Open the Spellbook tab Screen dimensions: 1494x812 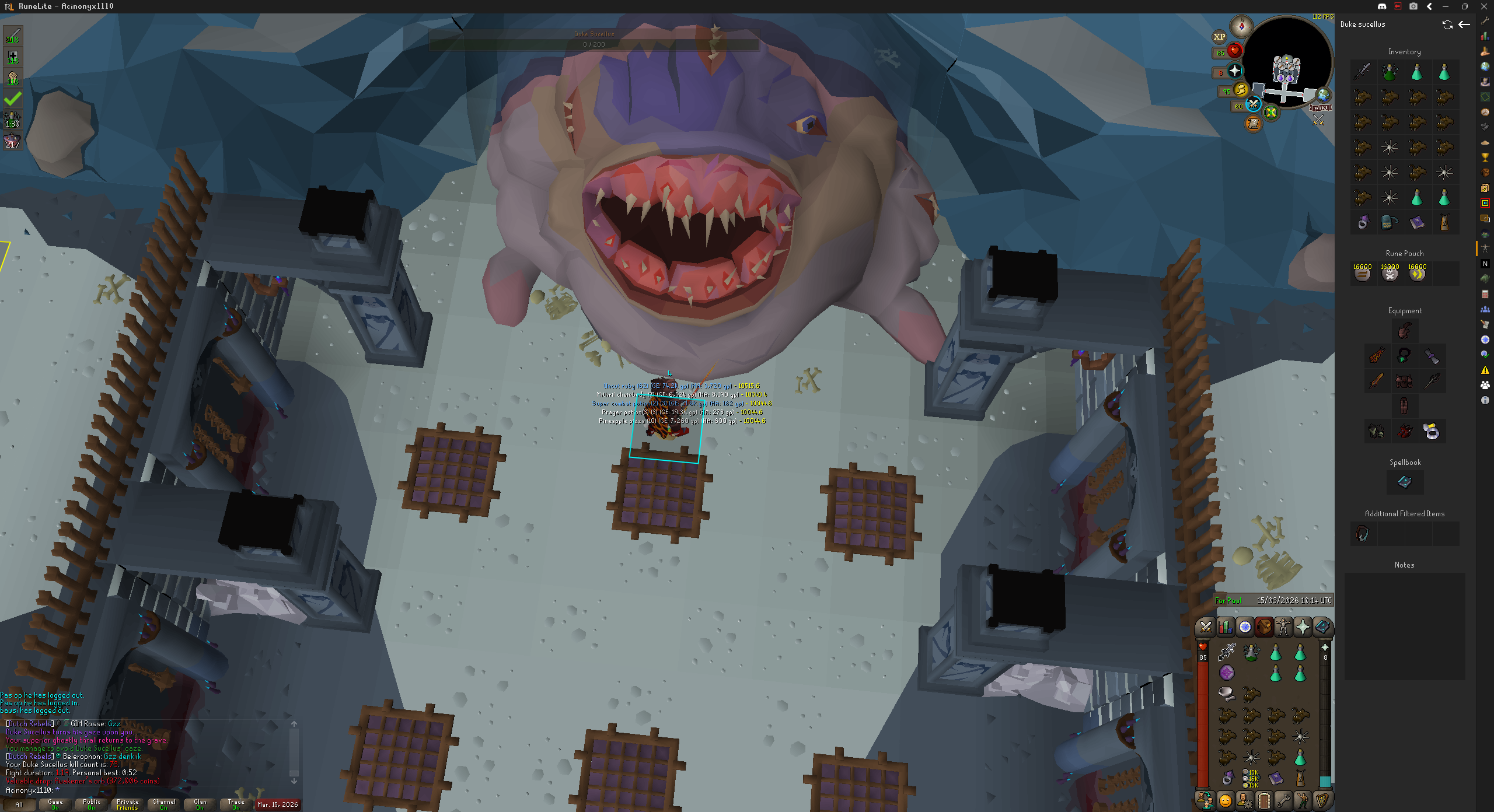tap(1322, 627)
